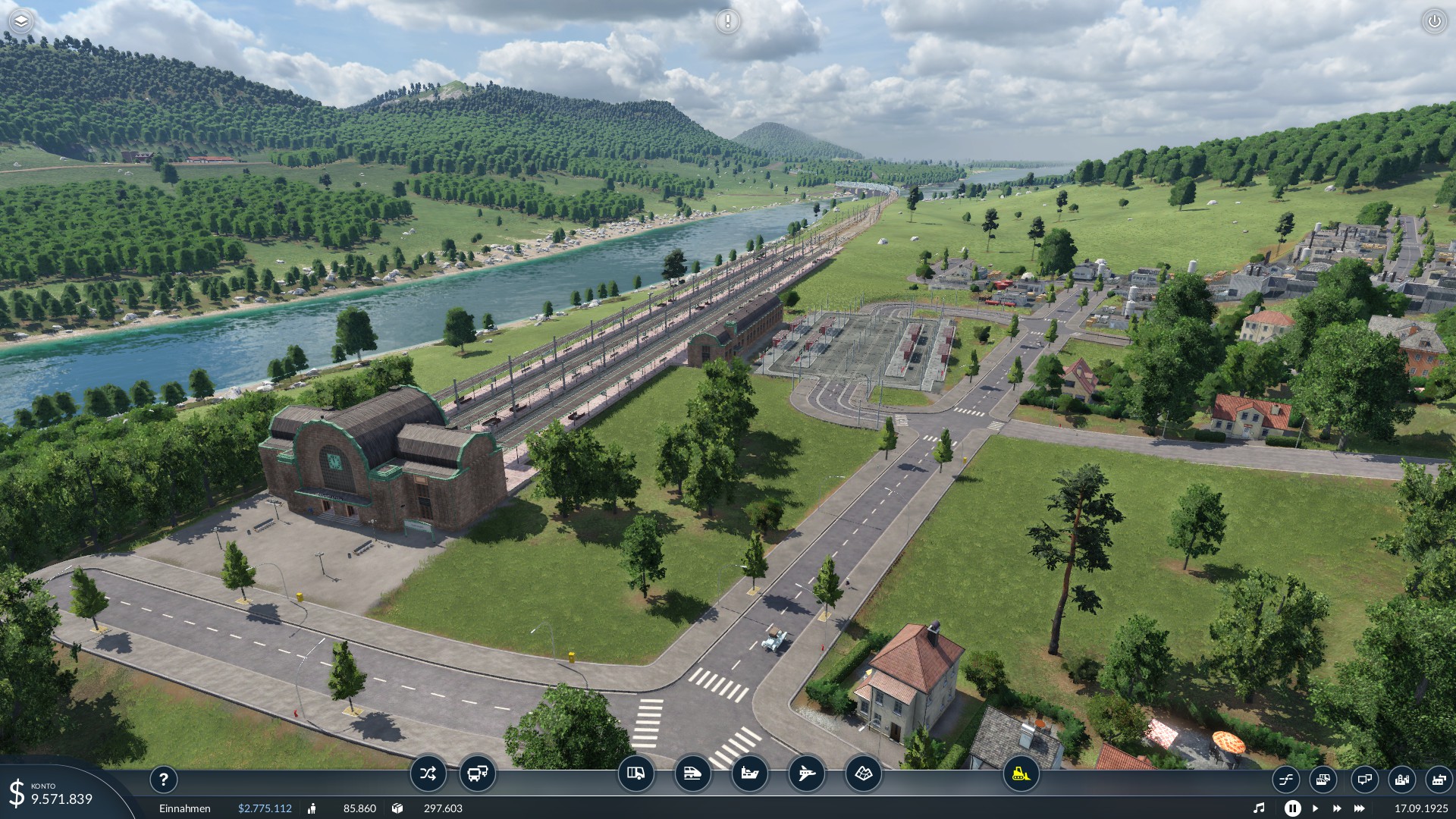Image resolution: width=1456 pixels, height=819 pixels.
Task: Select the train rail construction menu
Action: click(x=692, y=774)
